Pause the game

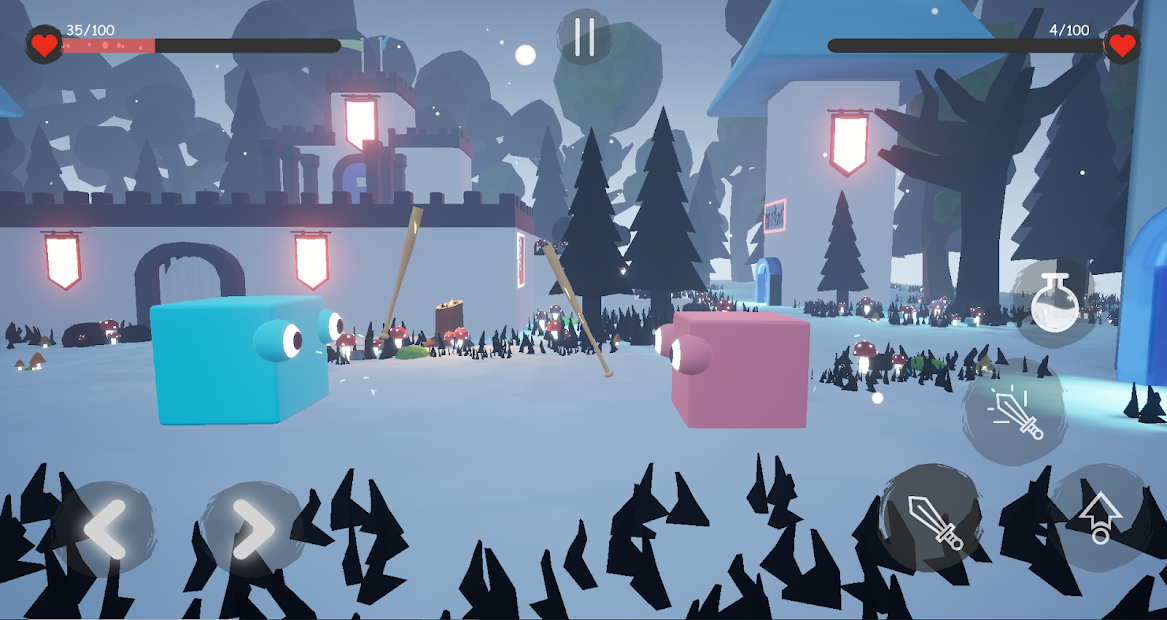click(x=585, y=37)
